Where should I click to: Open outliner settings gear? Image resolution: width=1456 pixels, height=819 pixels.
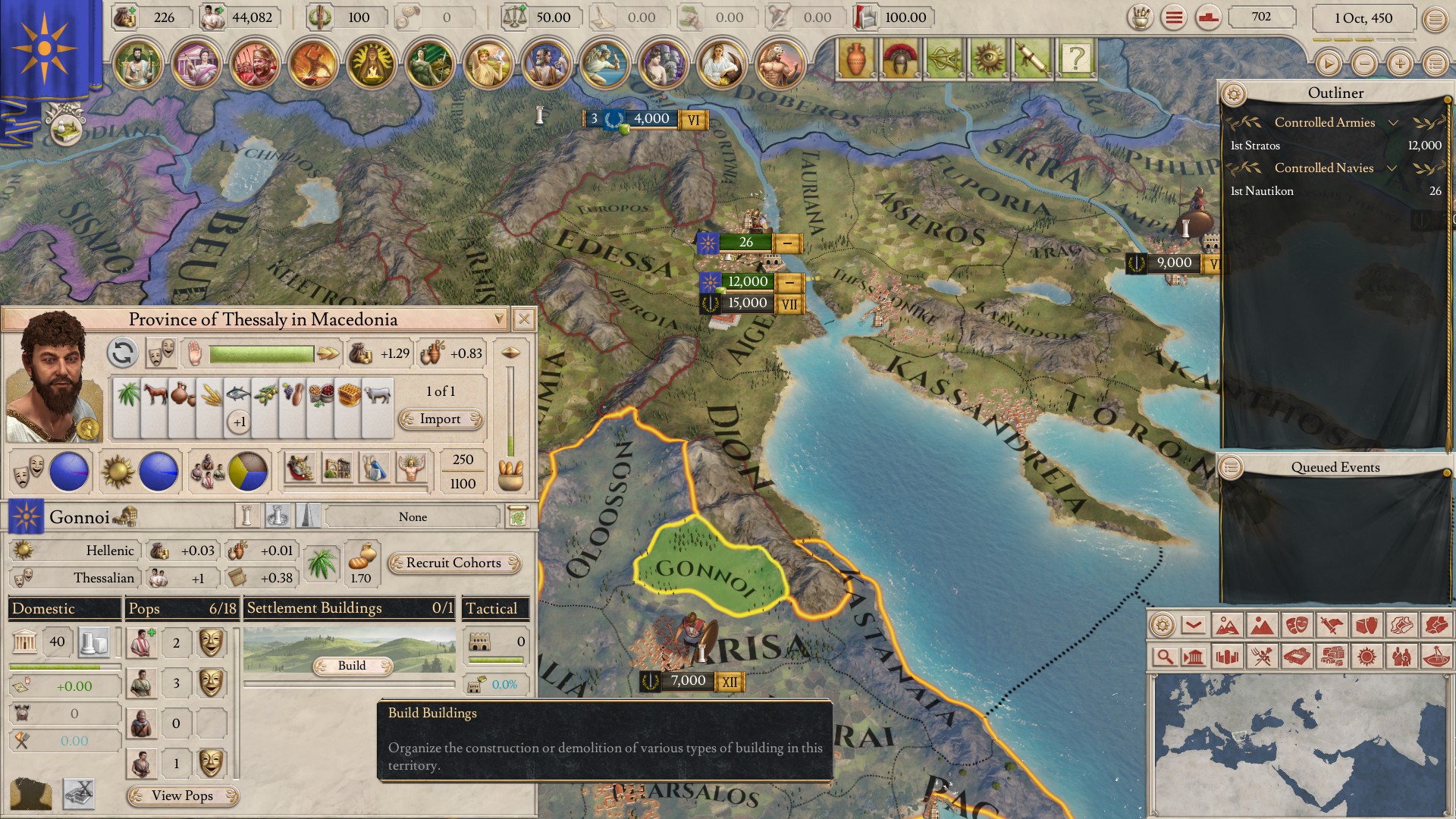pos(1234,94)
